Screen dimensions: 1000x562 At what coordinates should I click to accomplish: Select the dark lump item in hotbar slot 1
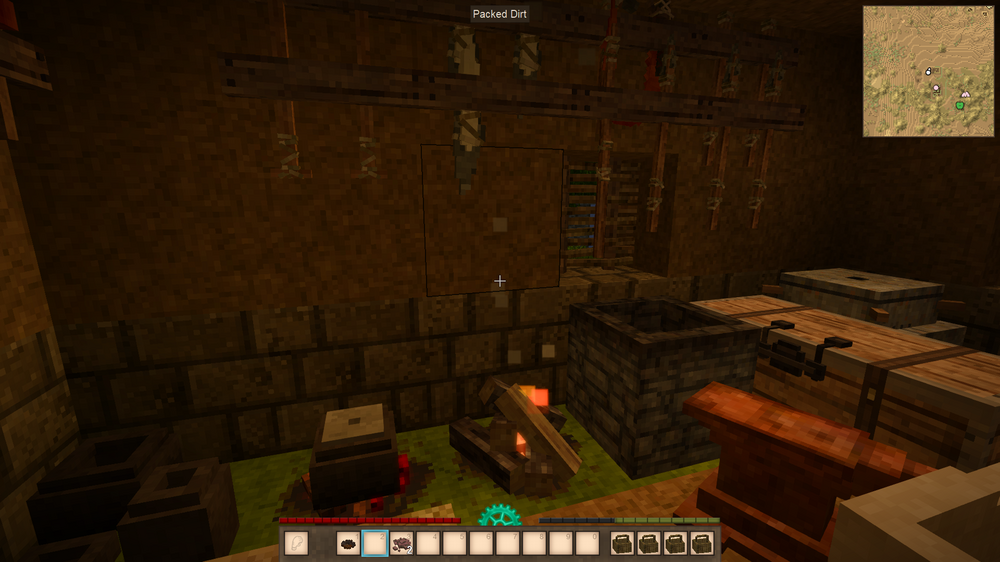[349, 544]
